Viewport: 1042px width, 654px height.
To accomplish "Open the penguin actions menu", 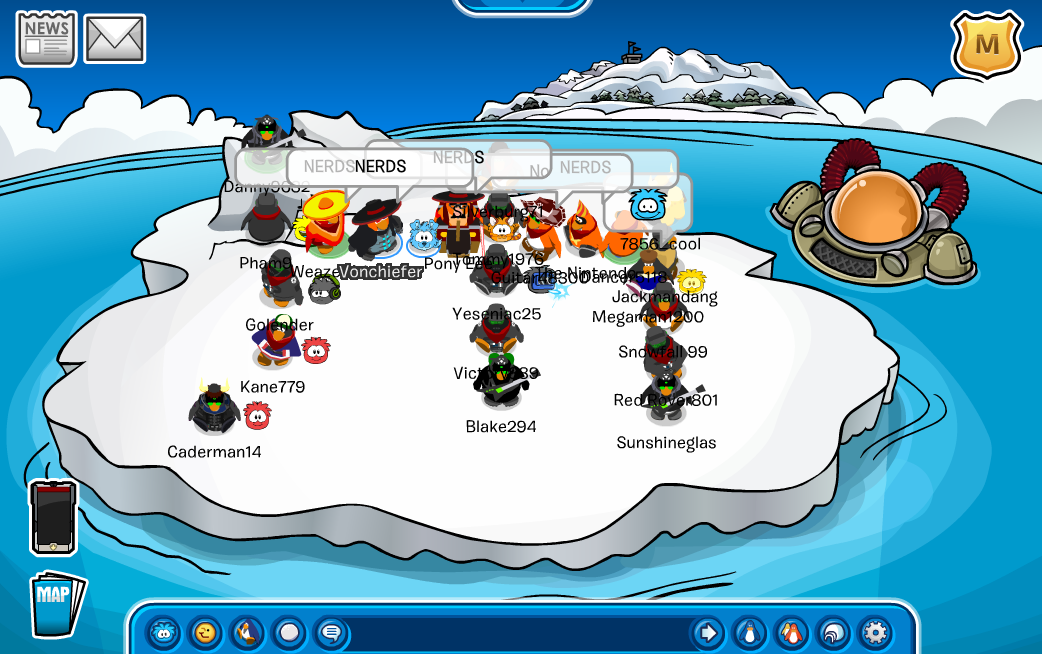I will [247, 632].
